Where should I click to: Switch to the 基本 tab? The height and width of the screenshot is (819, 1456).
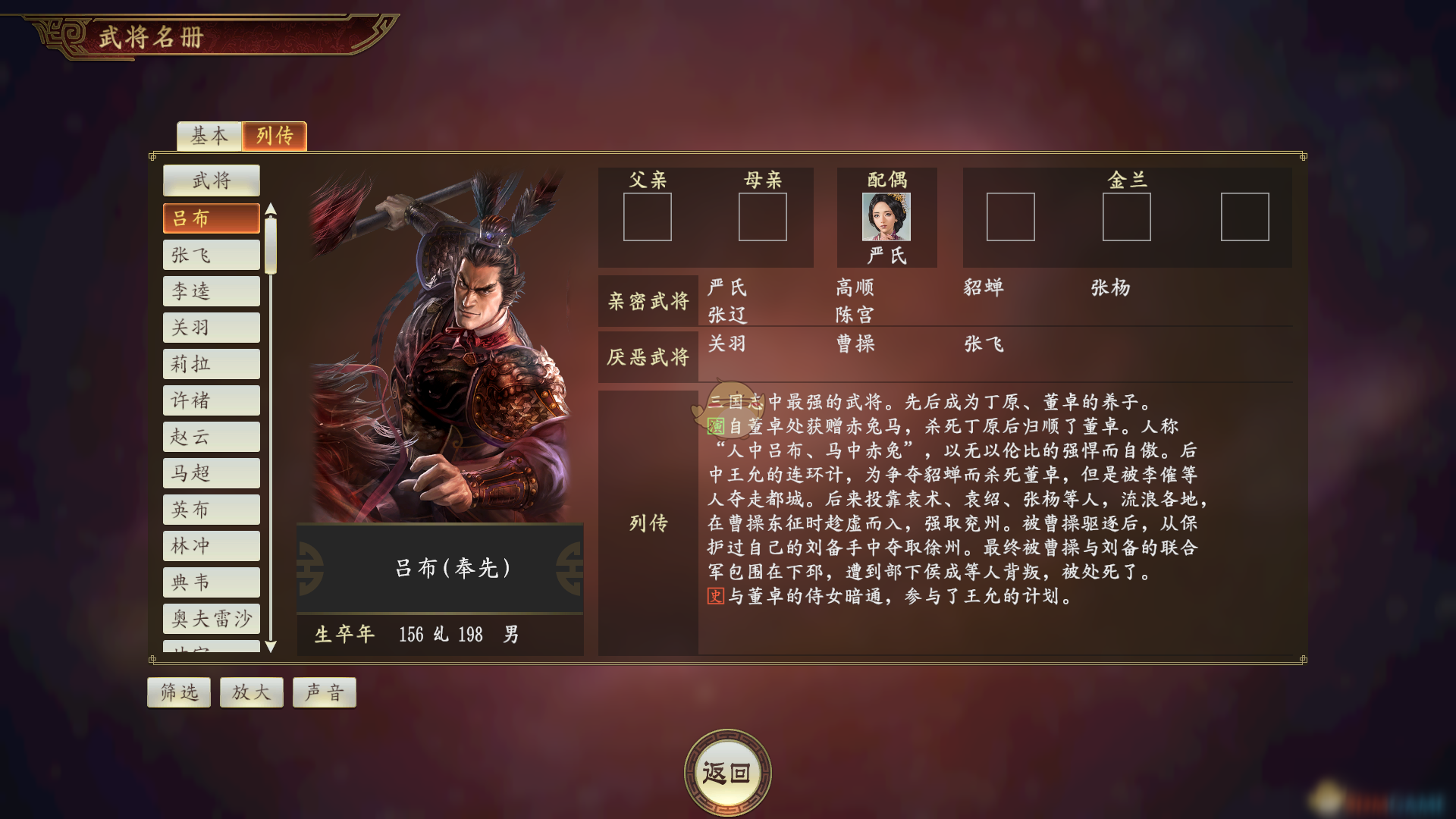pyautogui.click(x=209, y=136)
